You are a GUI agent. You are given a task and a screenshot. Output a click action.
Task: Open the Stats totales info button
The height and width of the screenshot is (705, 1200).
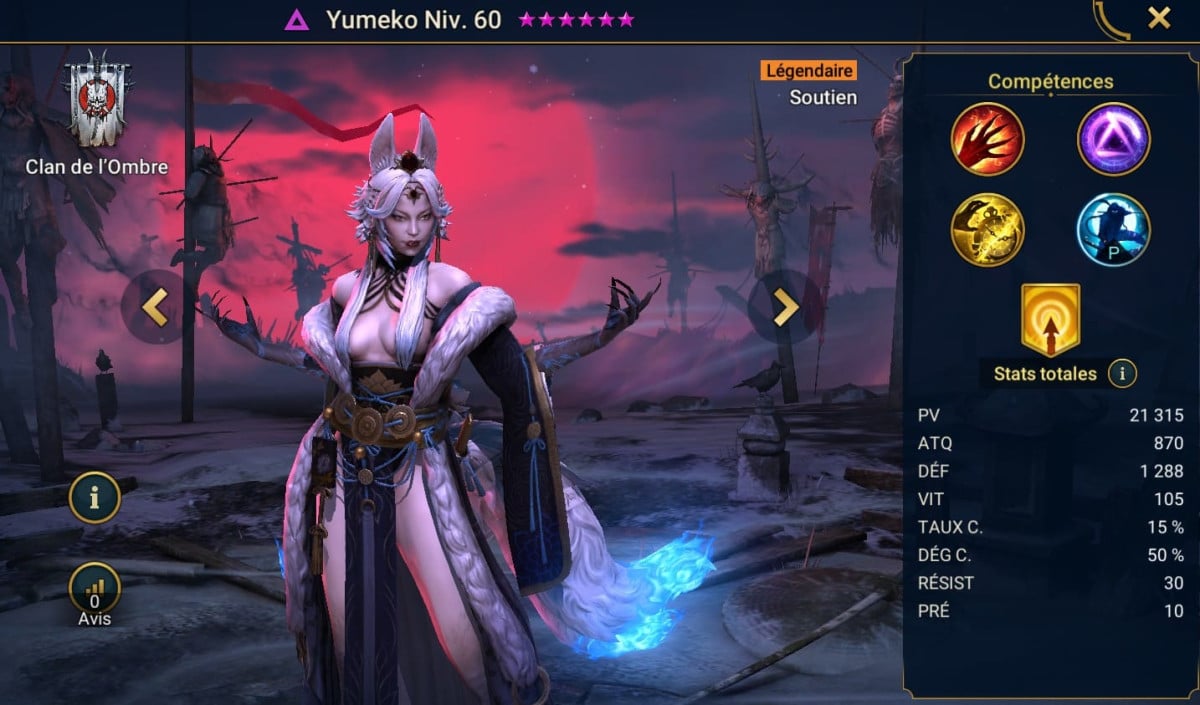(x=1122, y=374)
